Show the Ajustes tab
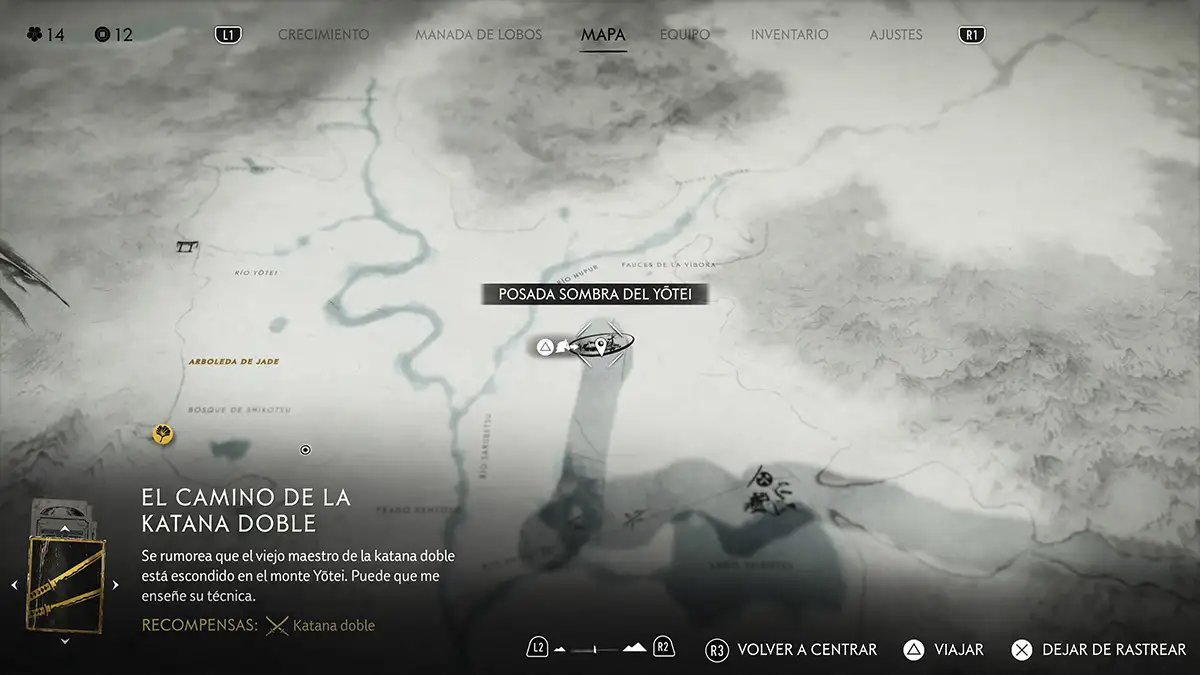The height and width of the screenshot is (675, 1200). (895, 35)
